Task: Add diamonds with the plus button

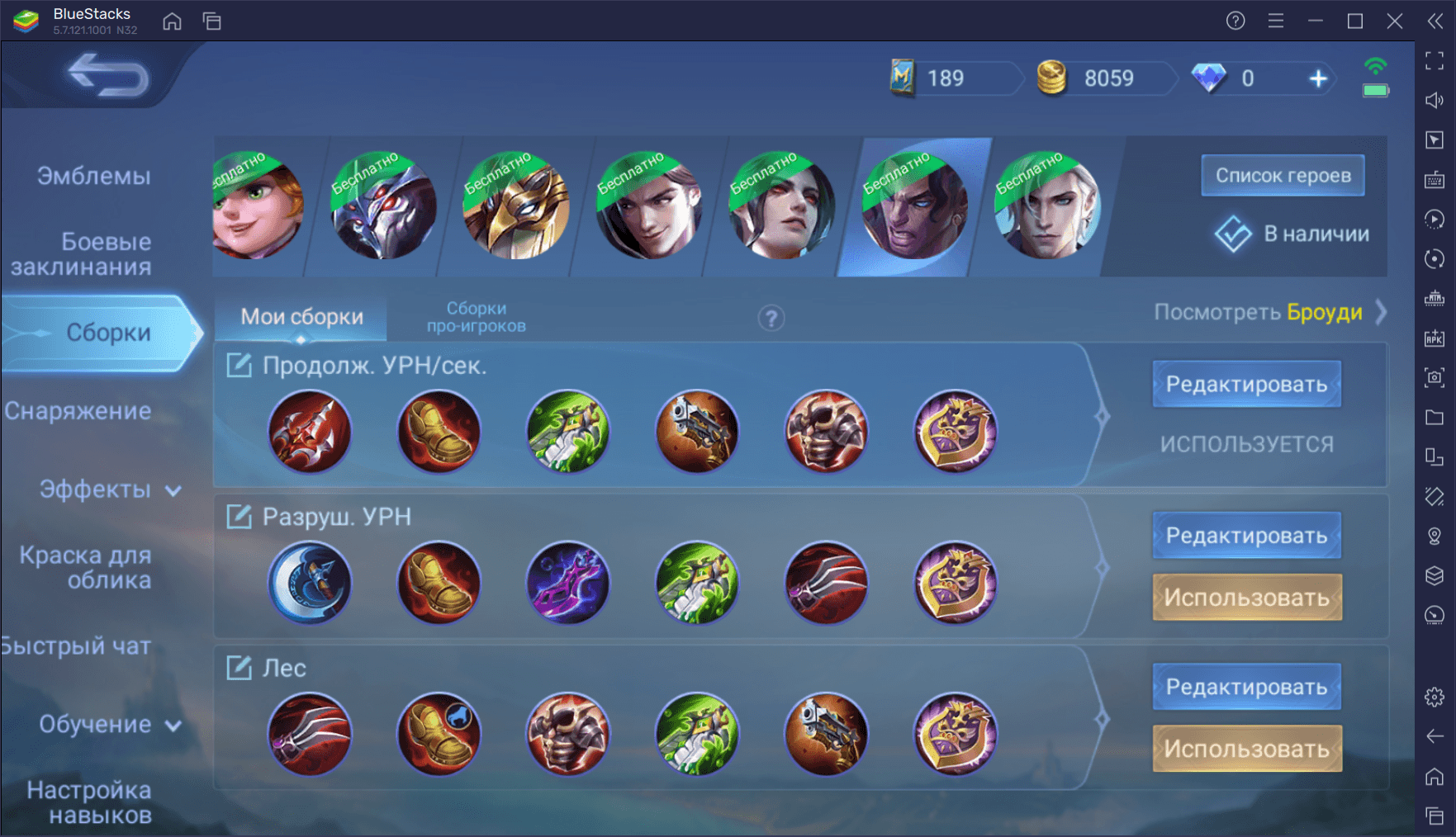Action: (1318, 78)
